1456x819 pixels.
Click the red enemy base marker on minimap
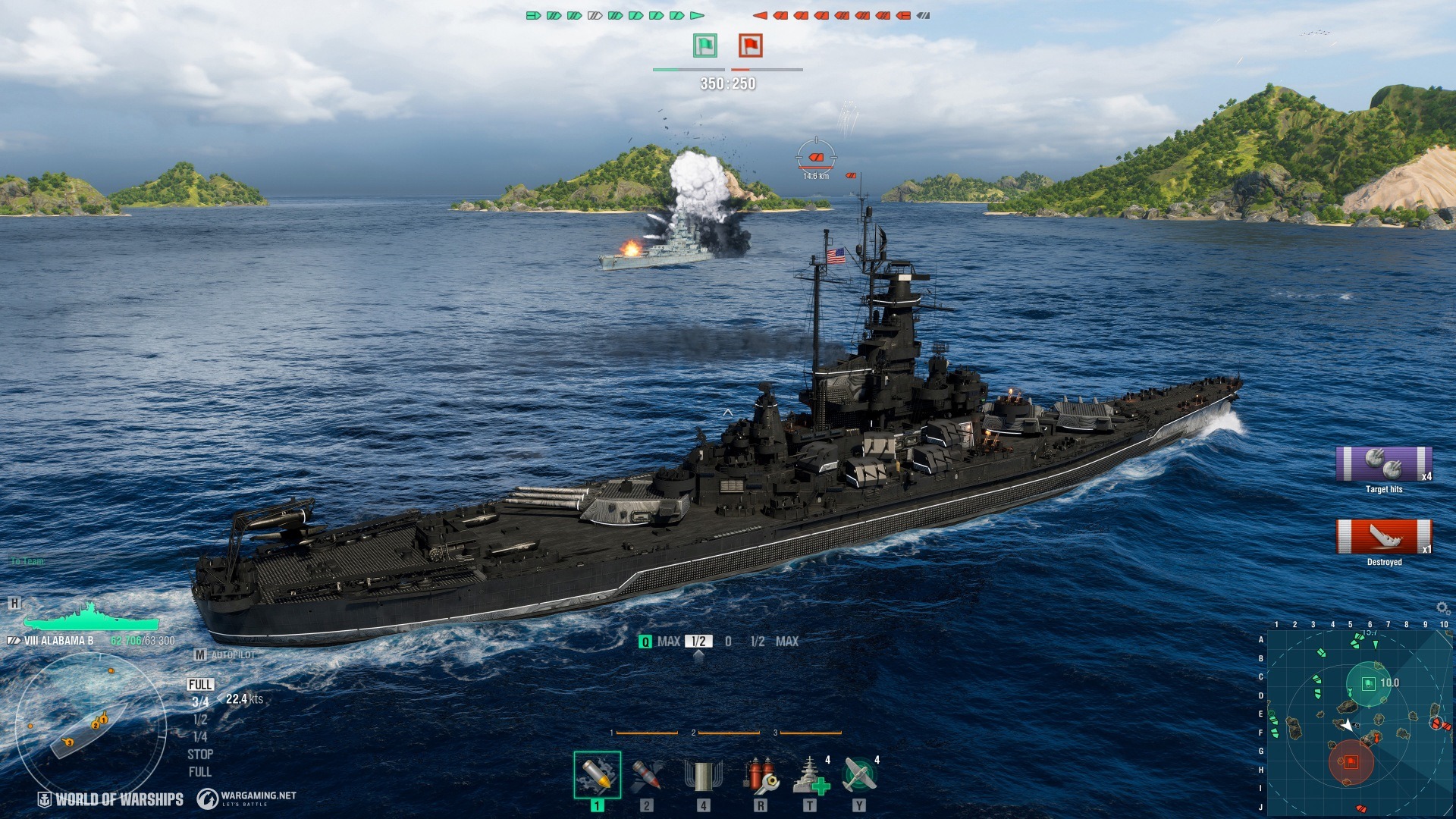point(1351,762)
